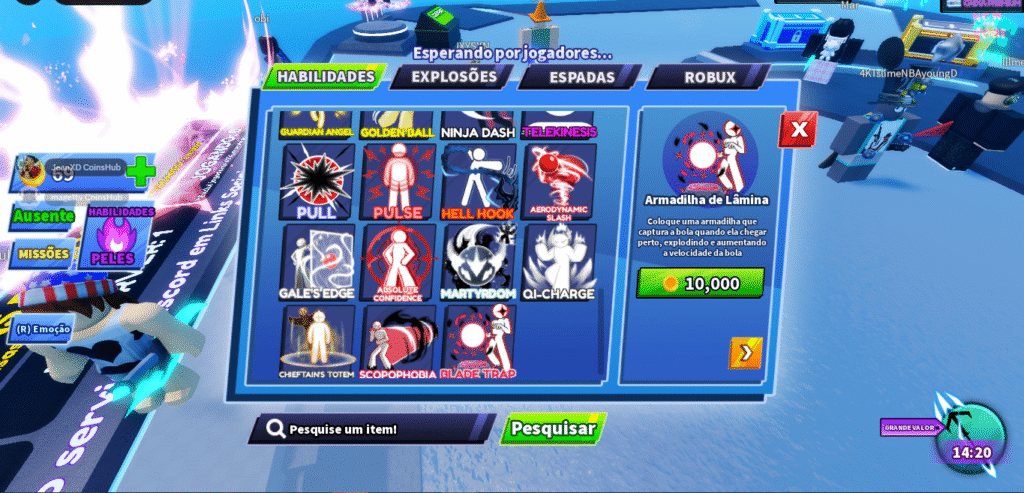
Task: Select the Hell Hook ability
Action: tap(478, 182)
